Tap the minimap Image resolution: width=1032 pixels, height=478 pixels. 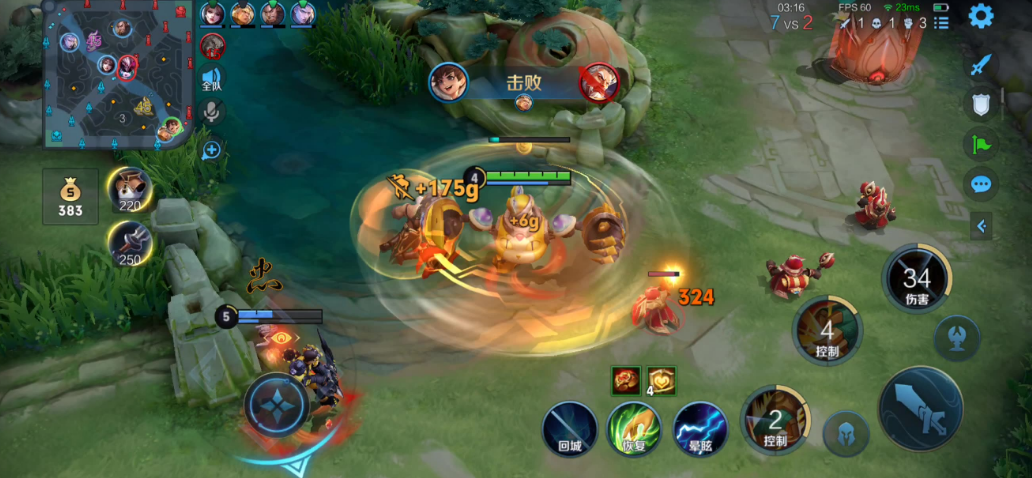118,73
